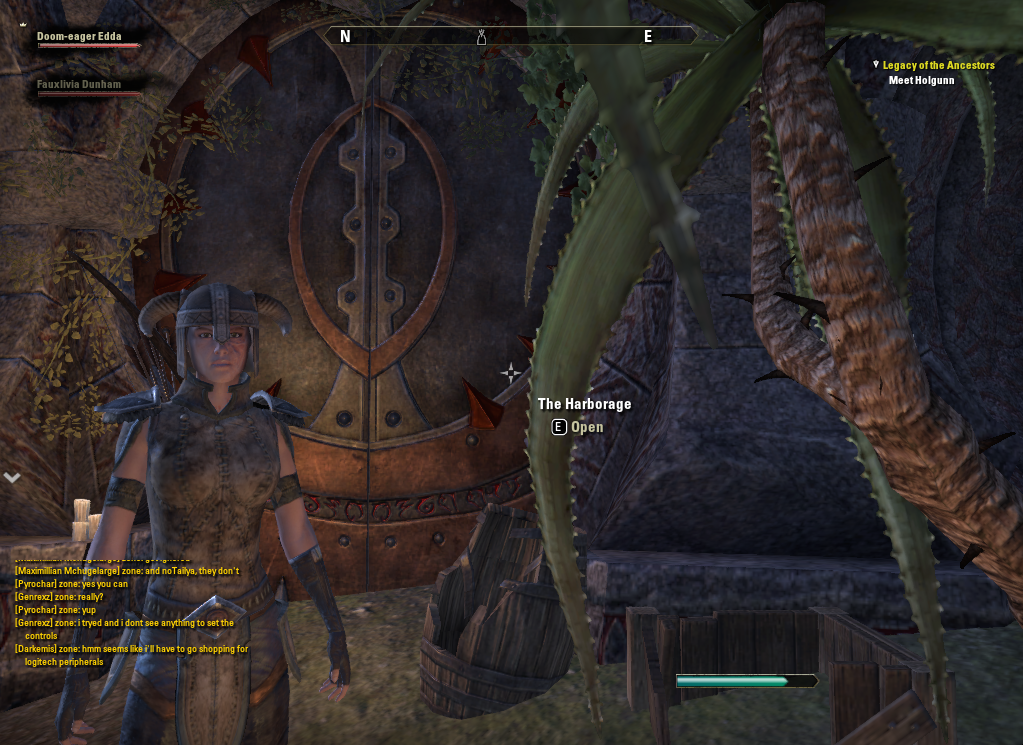The width and height of the screenshot is (1023, 745).
Task: Click the Meet Holgunn objective text
Action: point(921,81)
